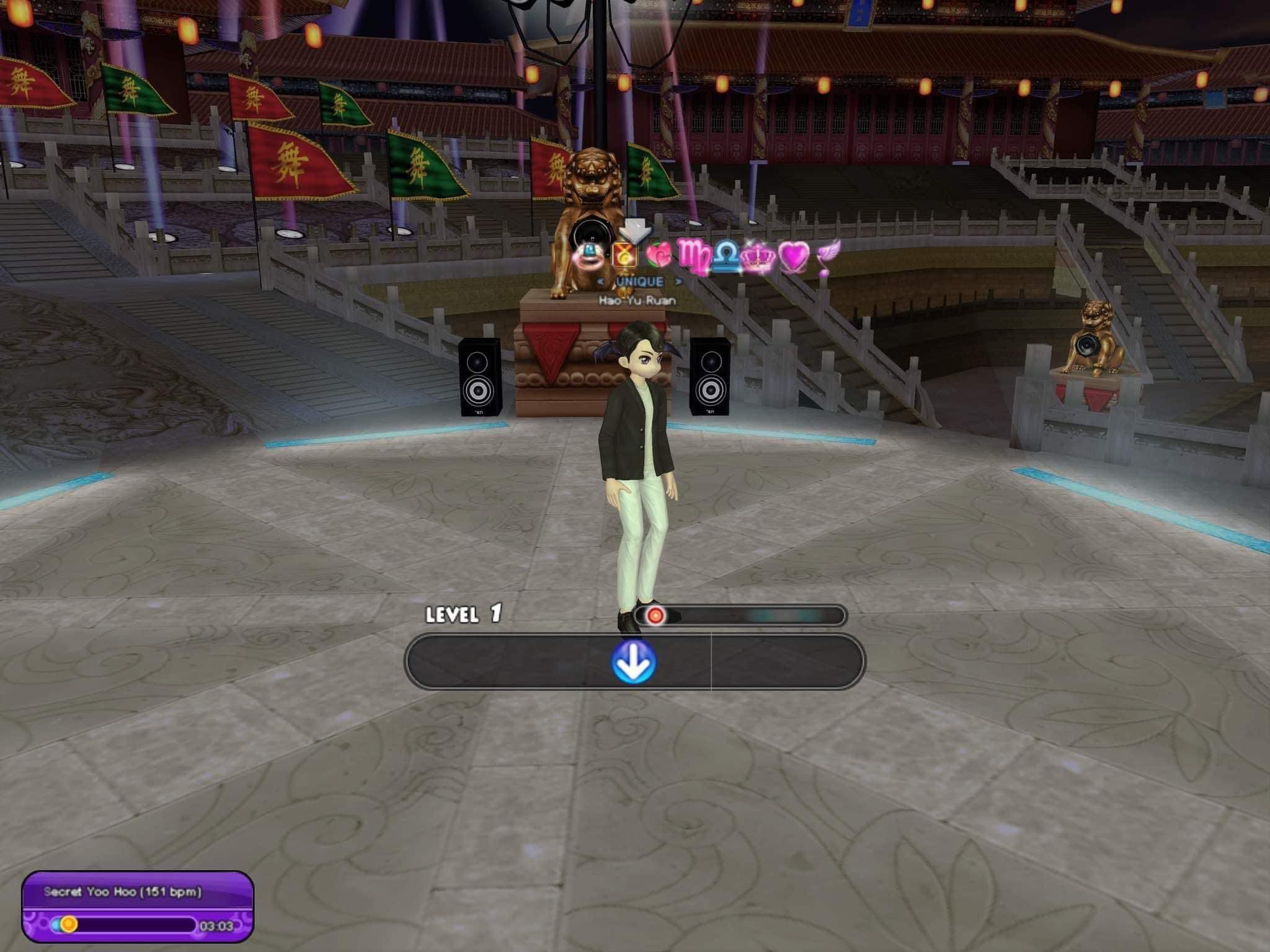The height and width of the screenshot is (952, 1270).
Task: Select the player name Hao-Yu-Ruan
Action: [637, 301]
